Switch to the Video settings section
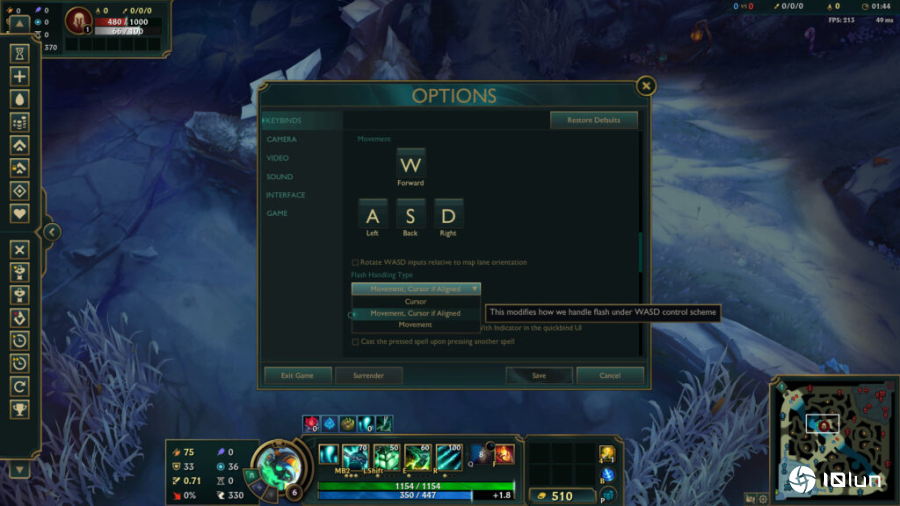900x506 pixels. [278, 158]
